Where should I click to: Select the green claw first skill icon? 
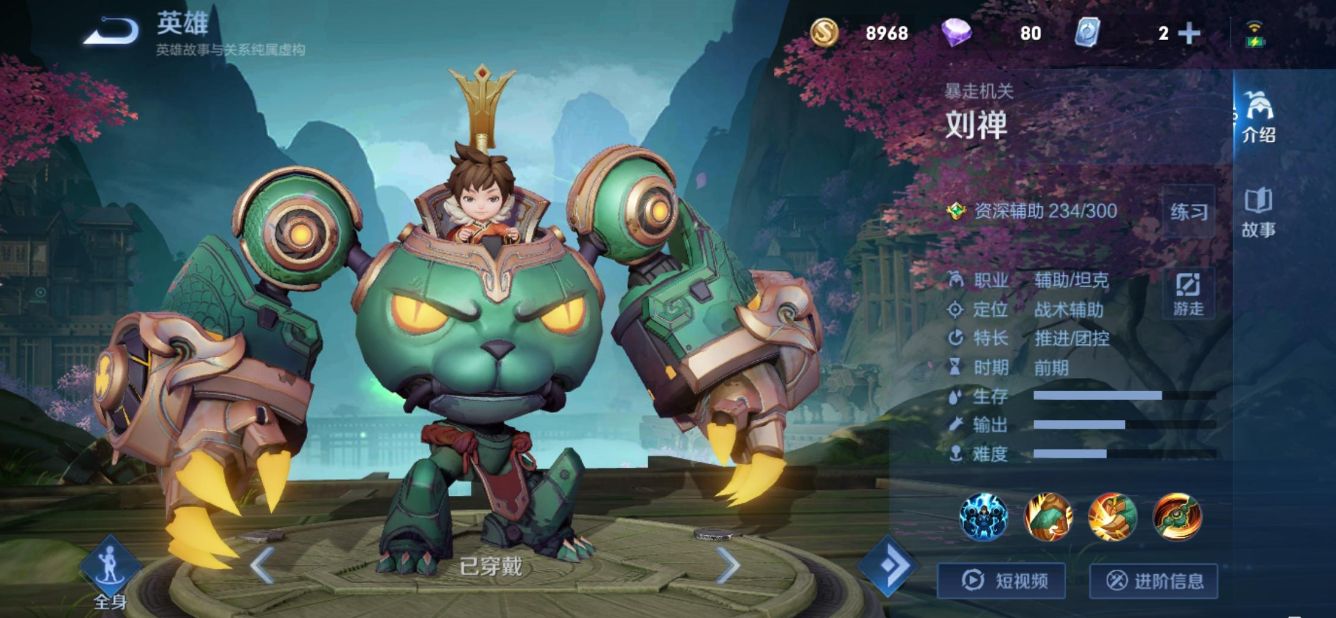coord(1048,516)
